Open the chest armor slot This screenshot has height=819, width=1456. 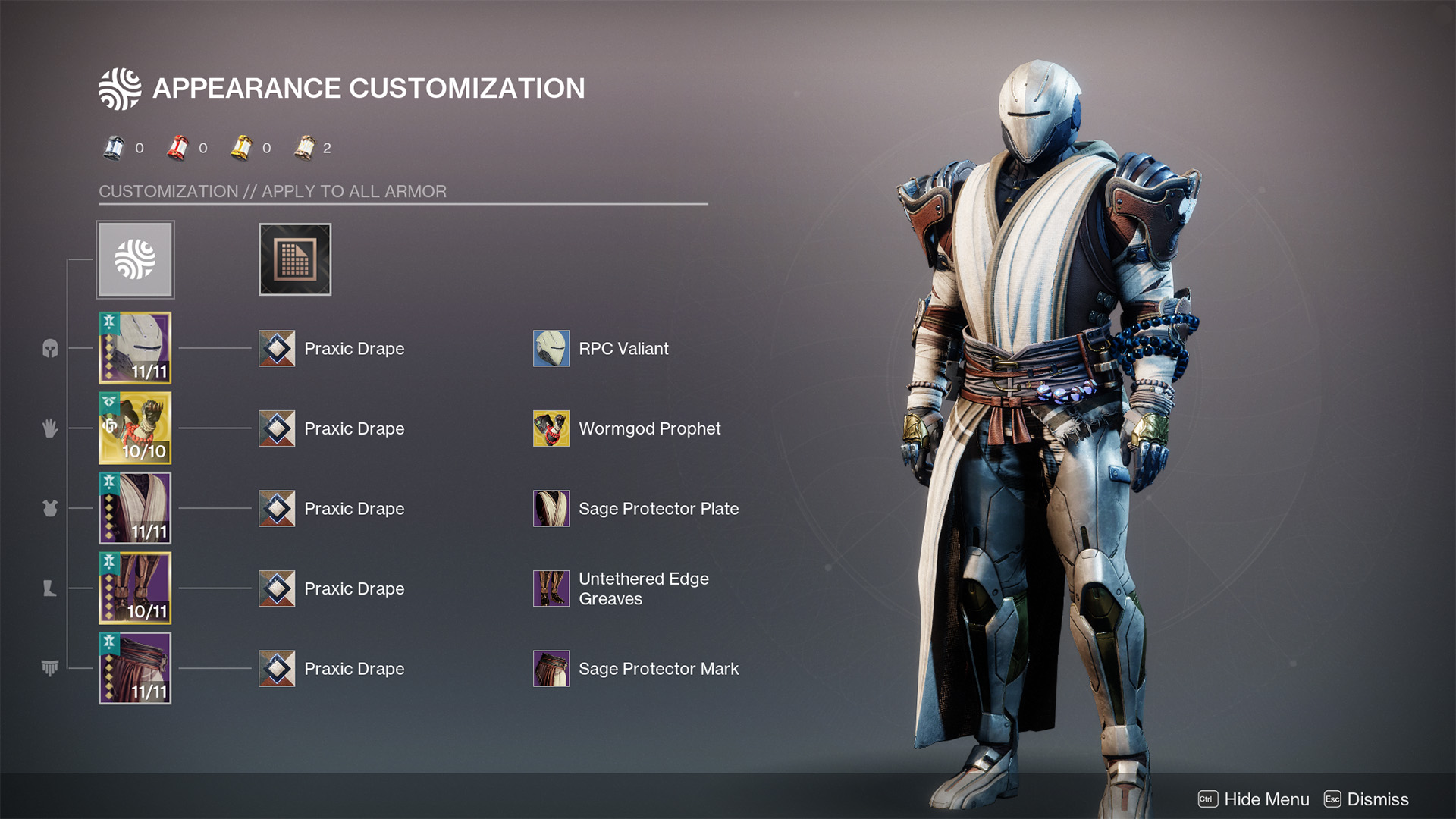(135, 508)
